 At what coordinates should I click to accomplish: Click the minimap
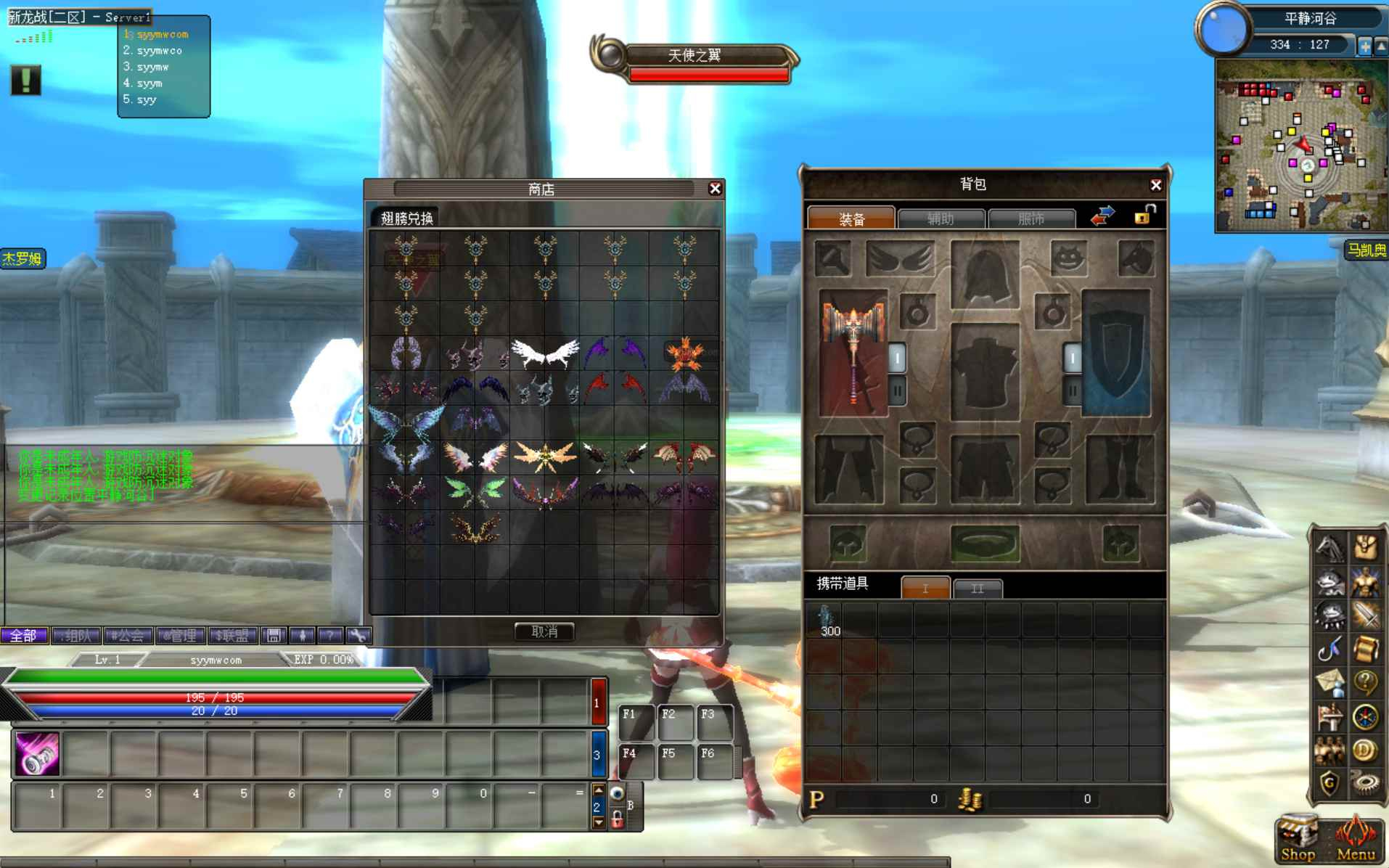[x=1302, y=147]
